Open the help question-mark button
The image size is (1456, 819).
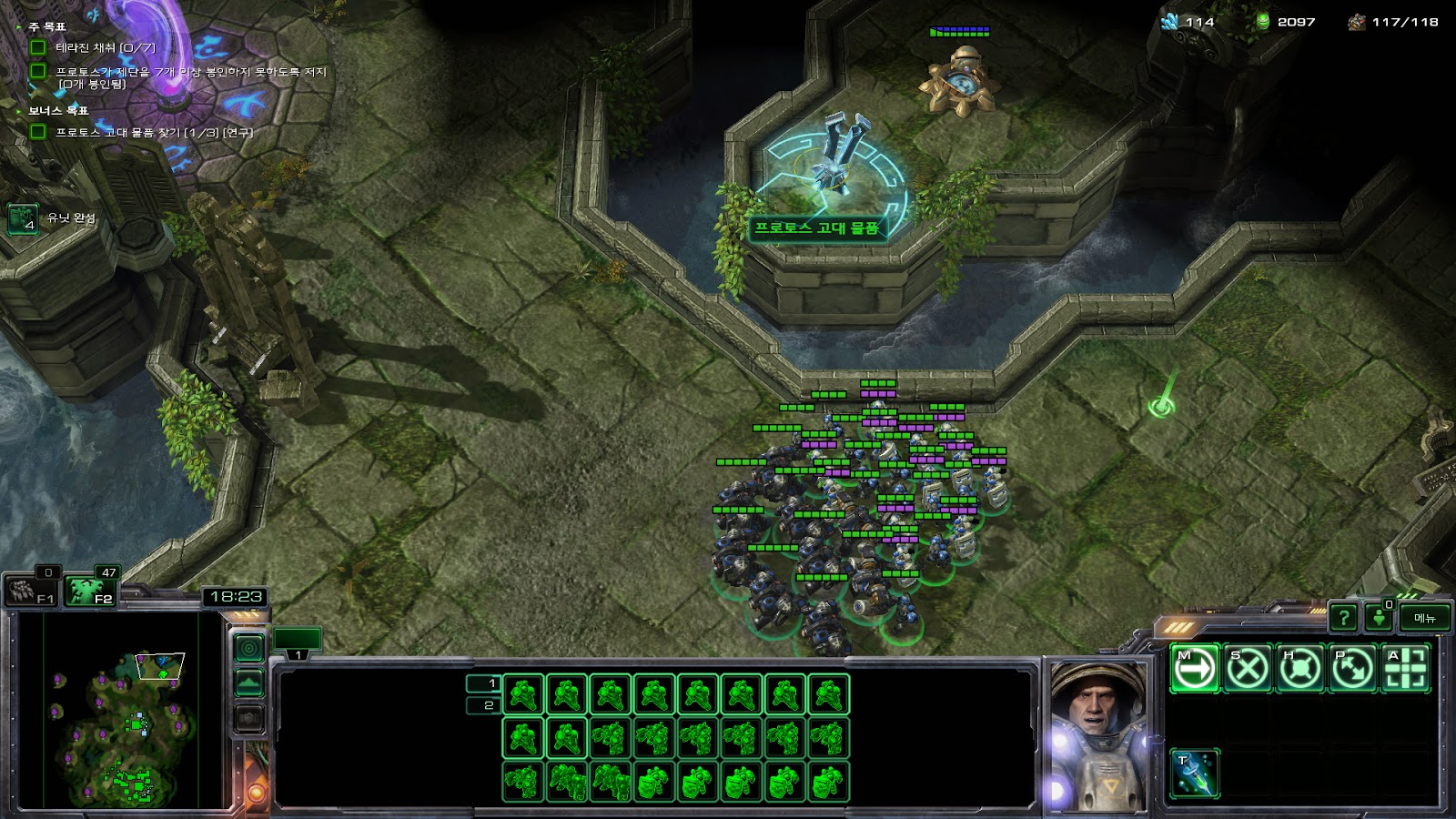coord(1343,619)
